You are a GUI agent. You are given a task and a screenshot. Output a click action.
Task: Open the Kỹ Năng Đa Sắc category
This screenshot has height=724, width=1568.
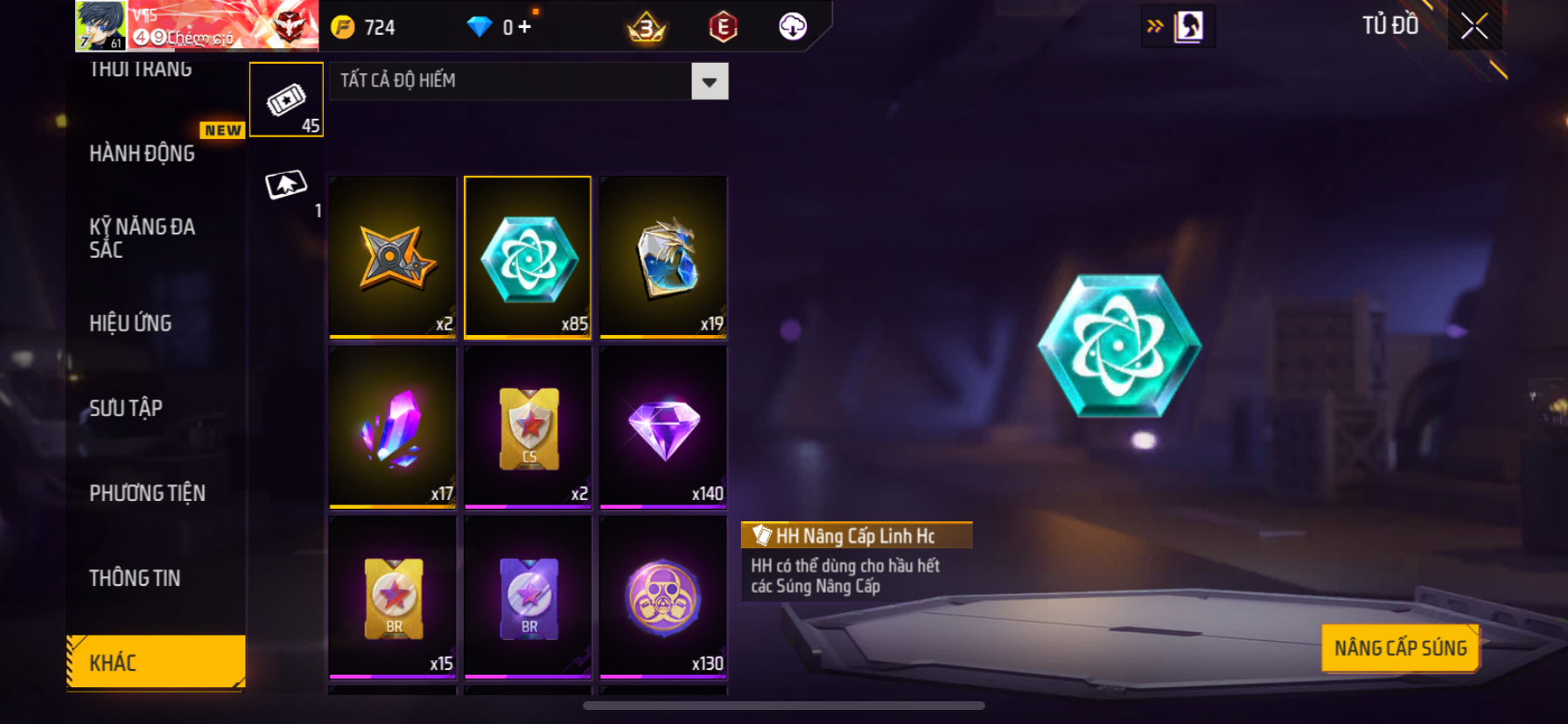pos(142,238)
